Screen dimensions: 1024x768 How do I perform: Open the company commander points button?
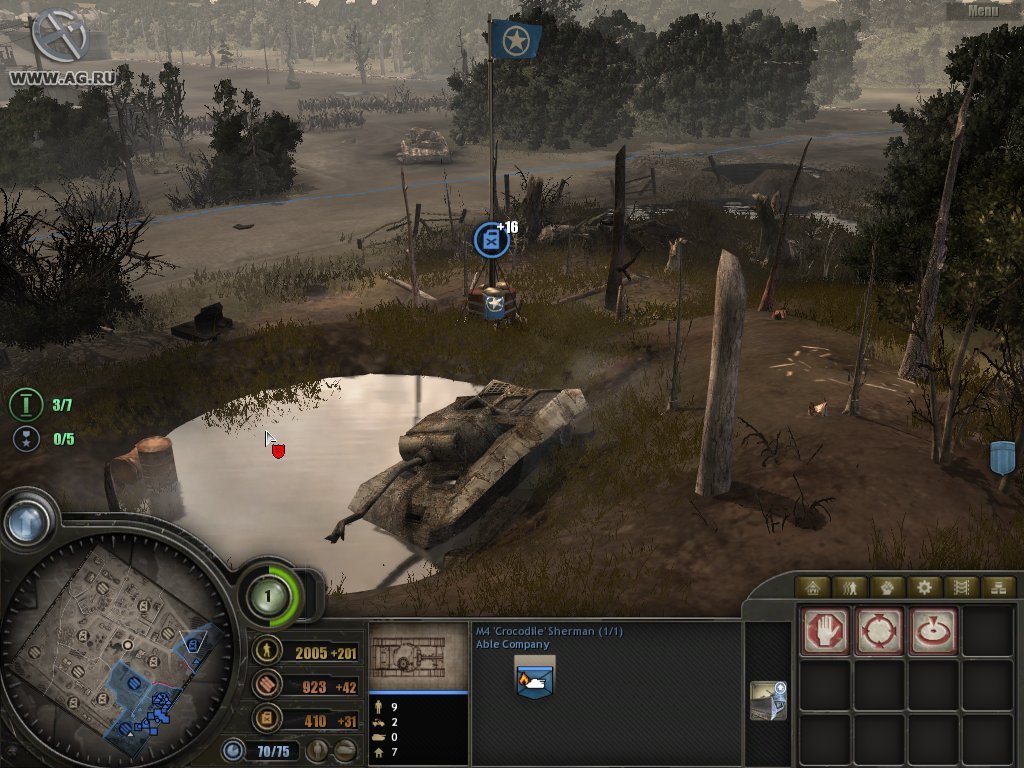[x=268, y=597]
